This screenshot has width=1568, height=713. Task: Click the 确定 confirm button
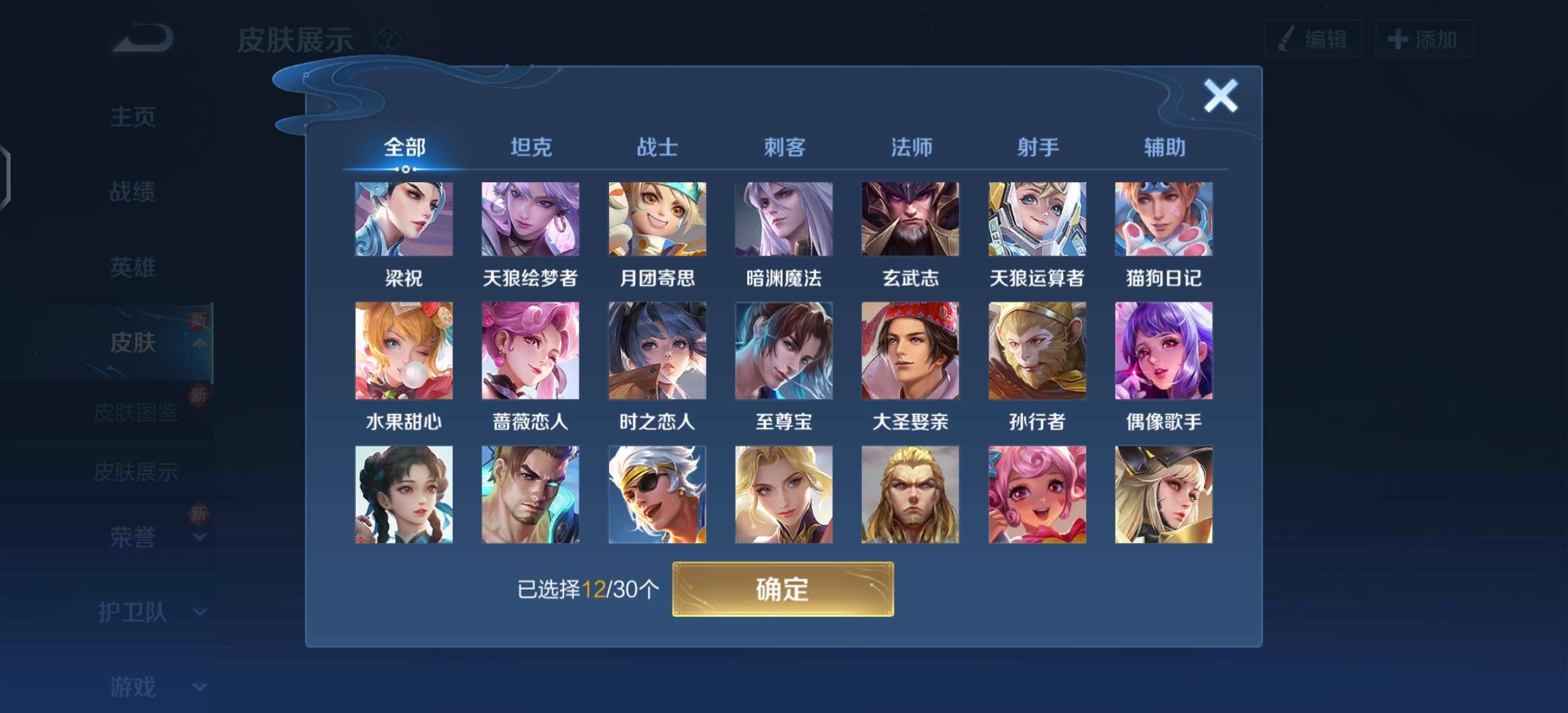[x=783, y=591]
